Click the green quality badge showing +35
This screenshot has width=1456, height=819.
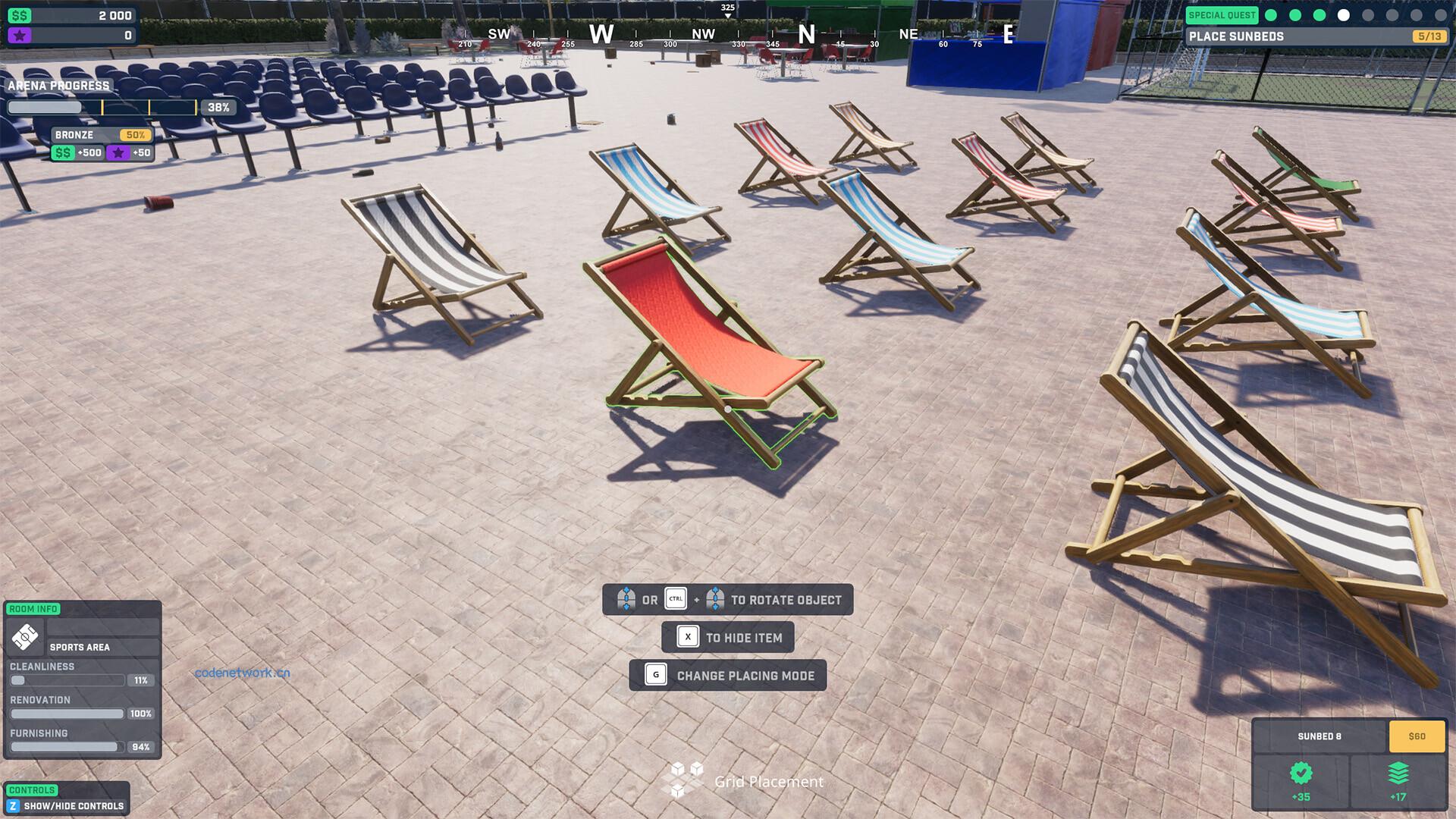click(x=1301, y=773)
